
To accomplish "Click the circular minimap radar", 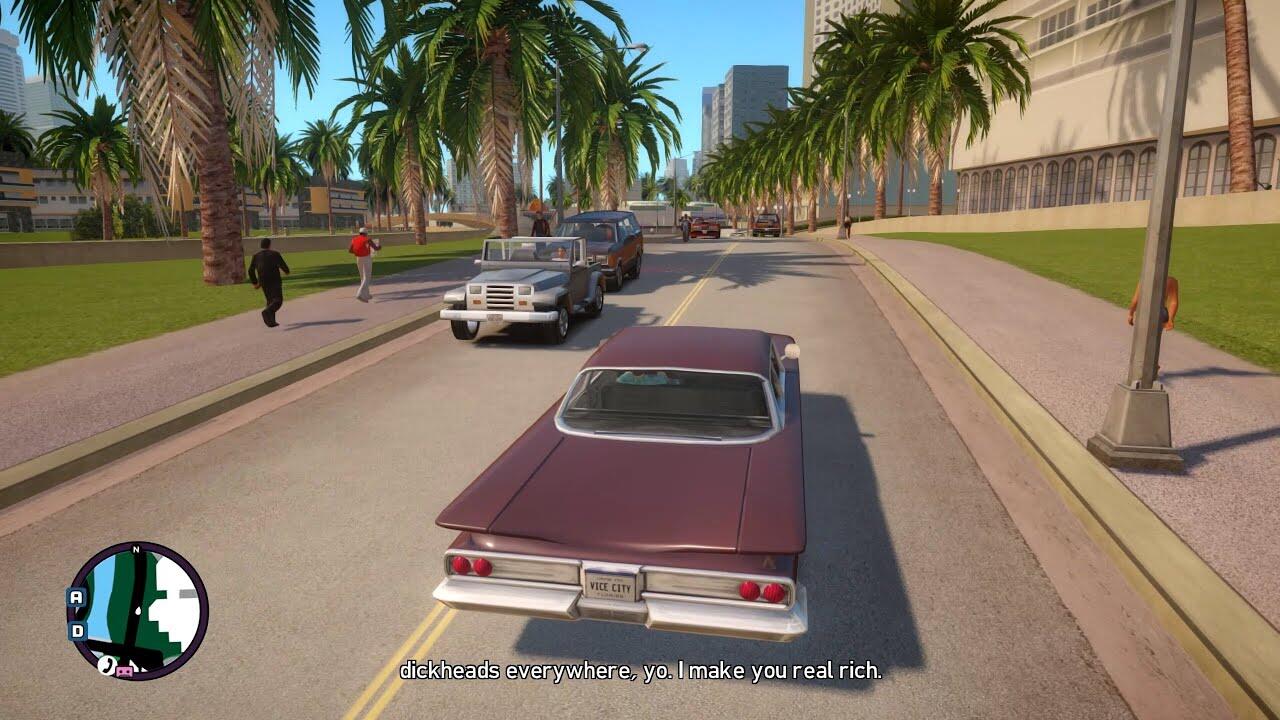I will point(138,611).
